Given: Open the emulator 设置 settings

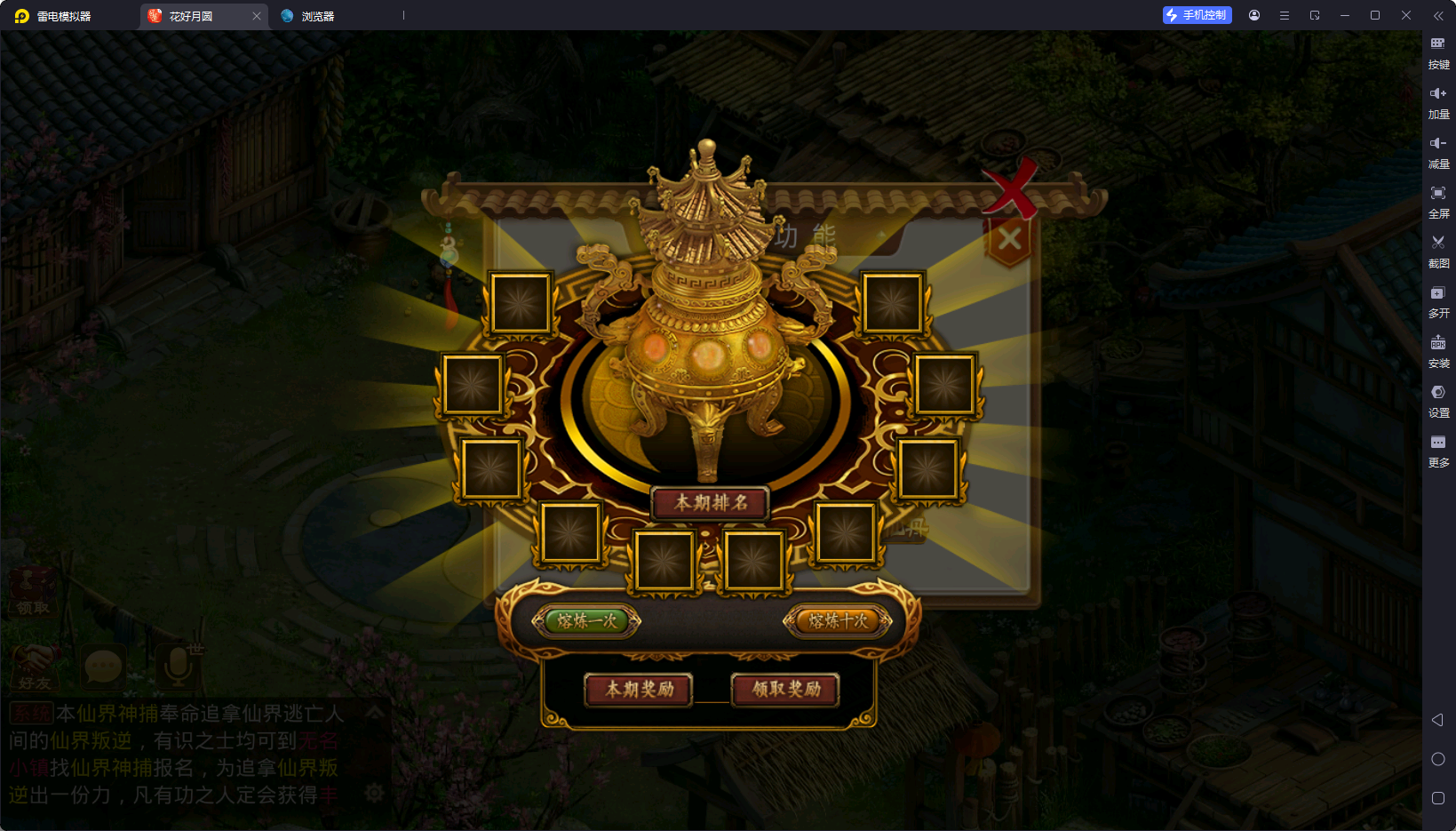Looking at the screenshot, I should [1438, 398].
